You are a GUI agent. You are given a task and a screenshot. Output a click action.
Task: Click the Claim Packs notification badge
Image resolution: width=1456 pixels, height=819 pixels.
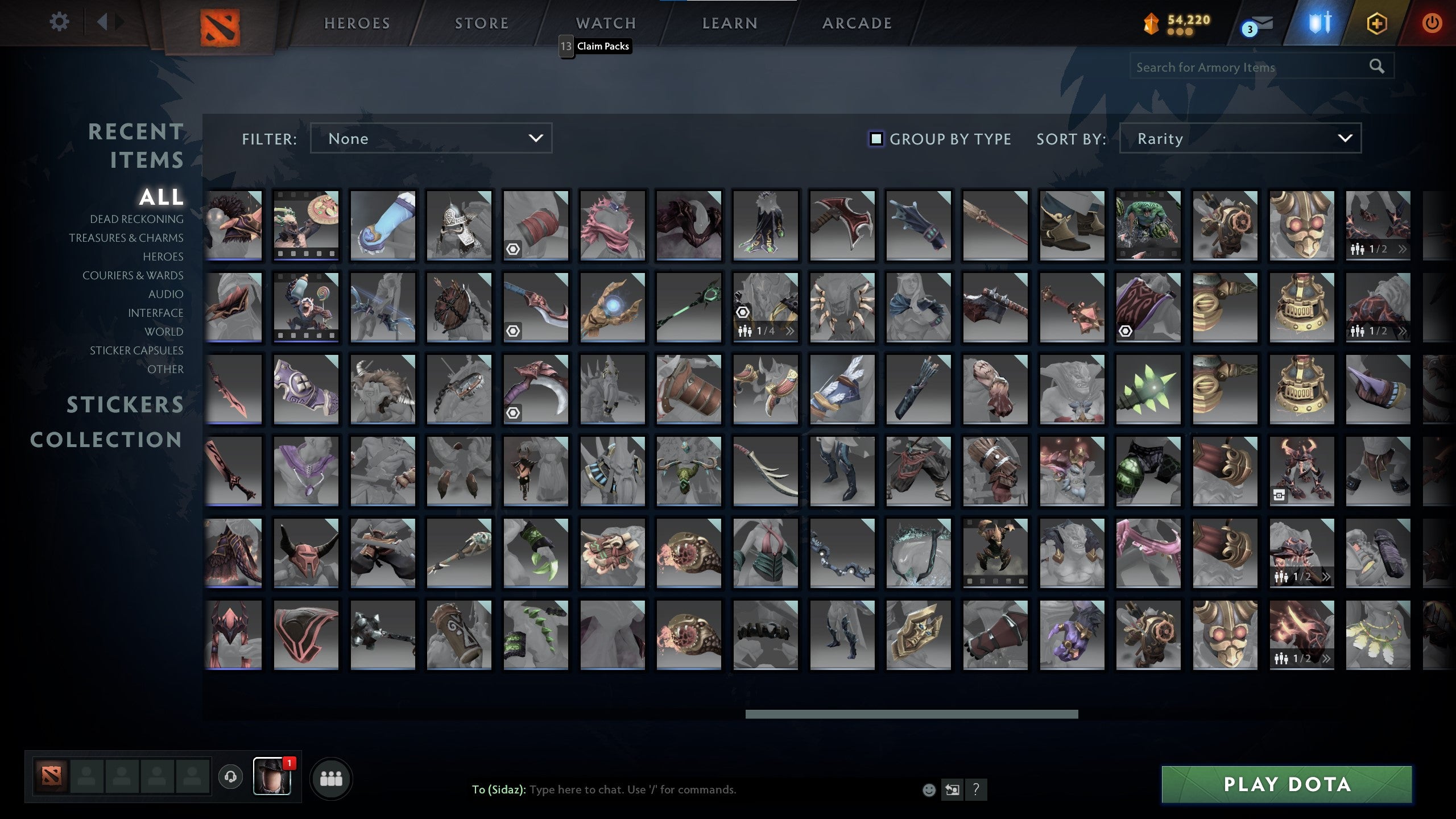(565, 46)
